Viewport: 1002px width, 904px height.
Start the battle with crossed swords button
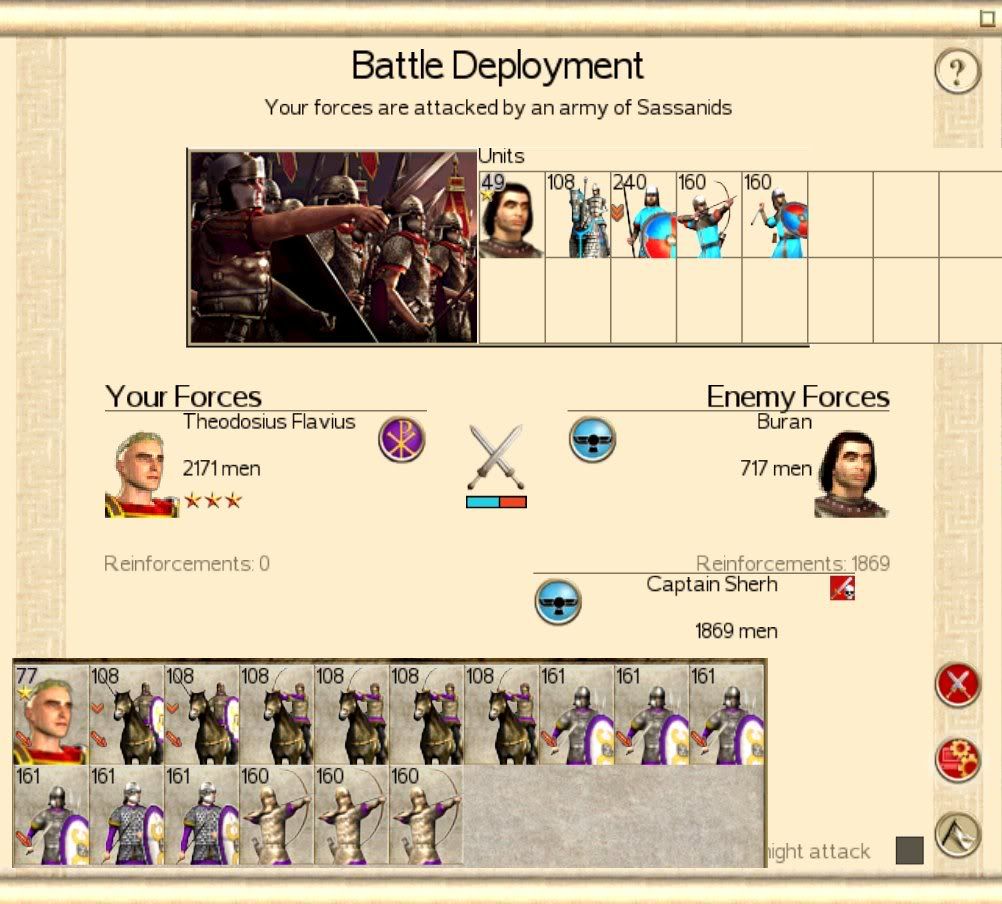coord(957,685)
